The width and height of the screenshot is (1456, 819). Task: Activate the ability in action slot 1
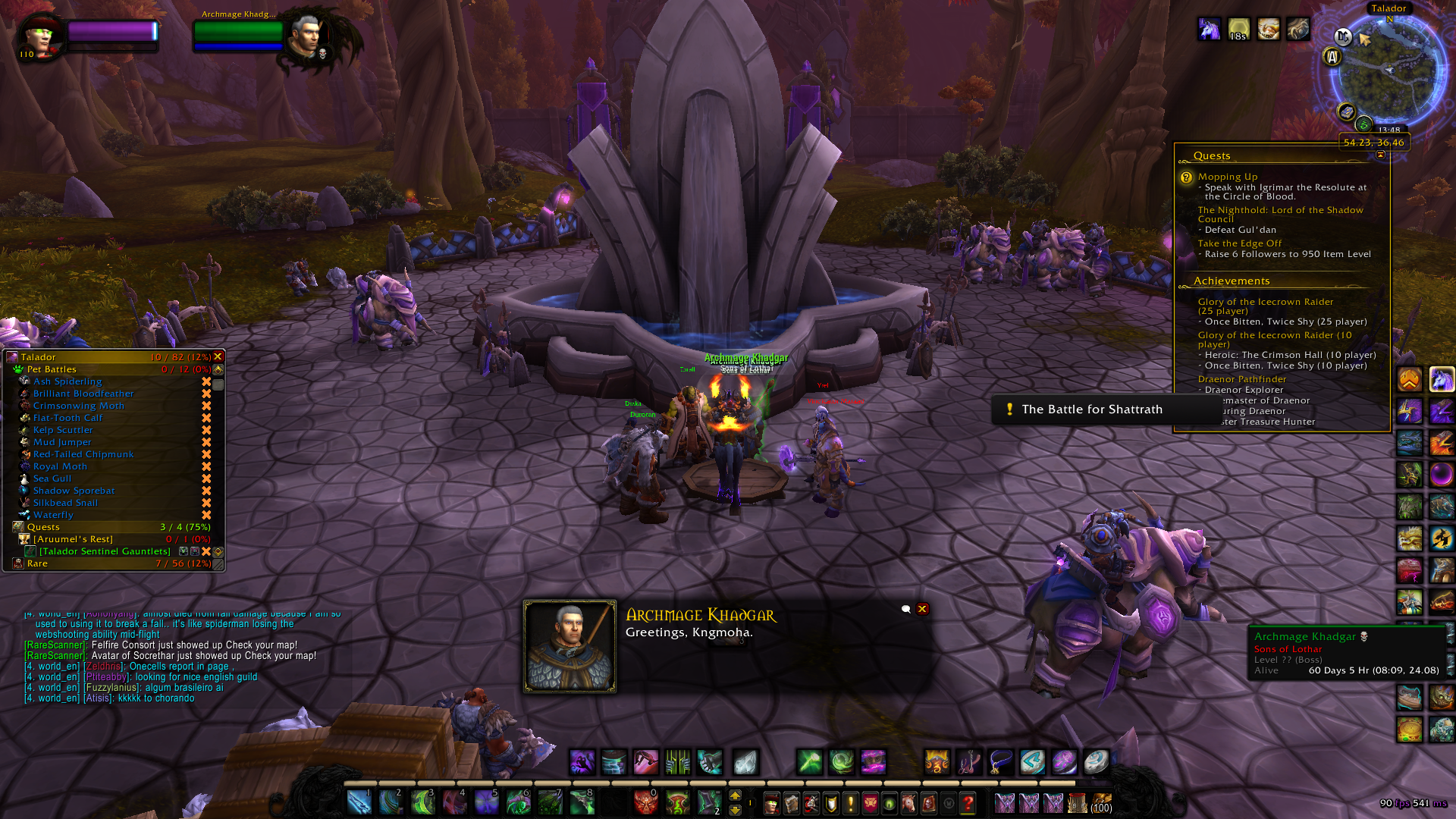pyautogui.click(x=359, y=802)
